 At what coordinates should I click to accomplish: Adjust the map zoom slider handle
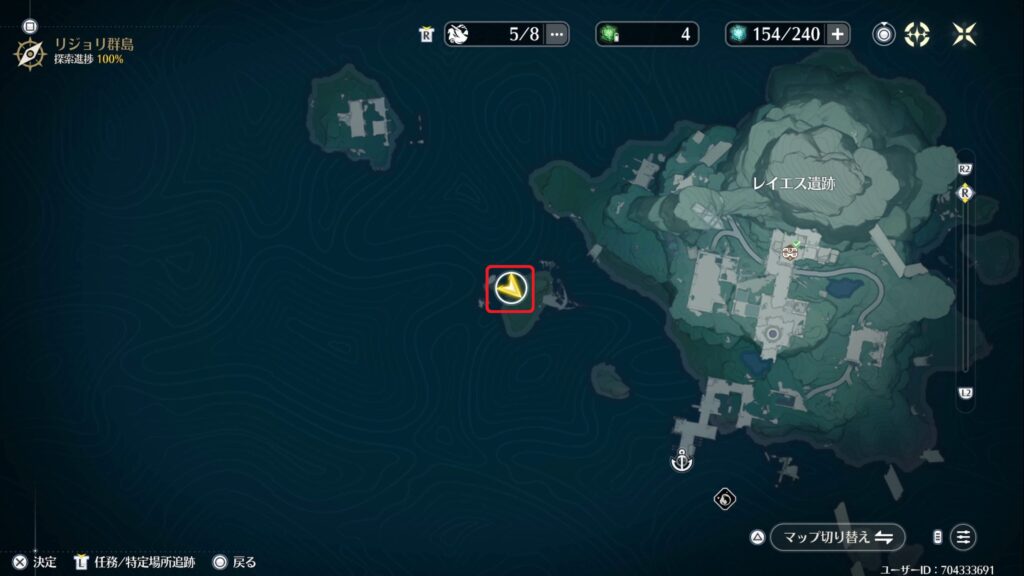tap(965, 193)
